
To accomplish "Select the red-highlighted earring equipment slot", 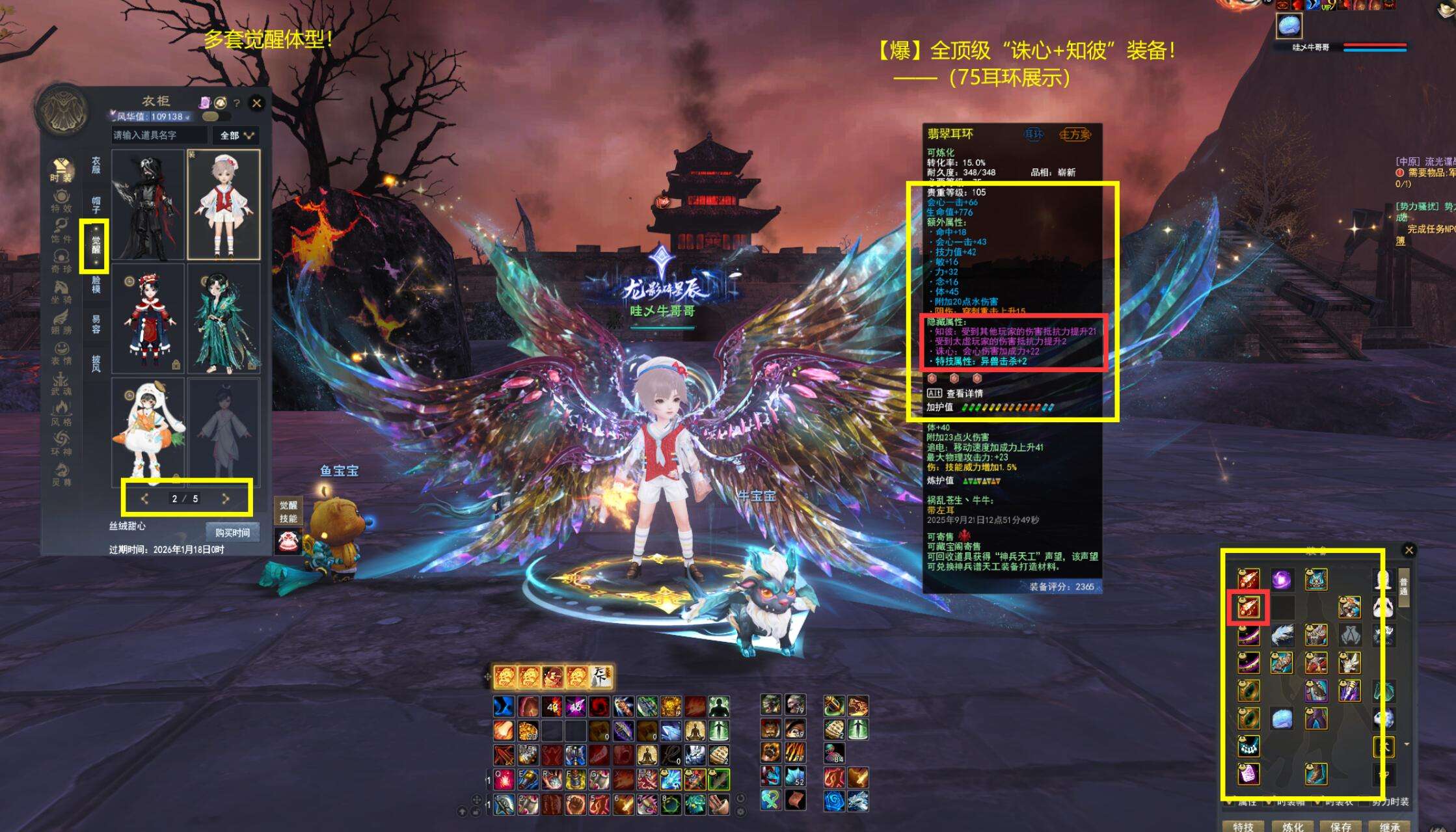I will (1248, 608).
